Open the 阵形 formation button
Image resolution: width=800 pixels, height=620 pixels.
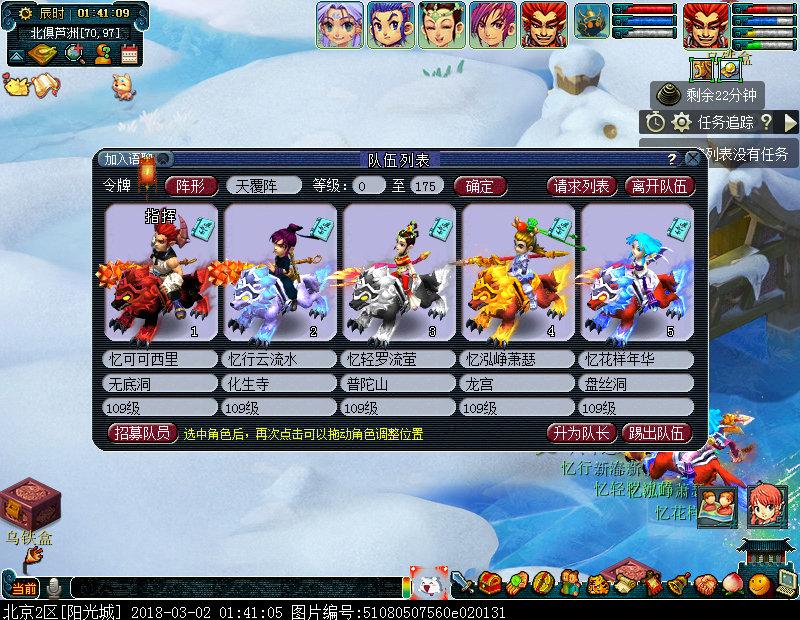click(x=190, y=185)
